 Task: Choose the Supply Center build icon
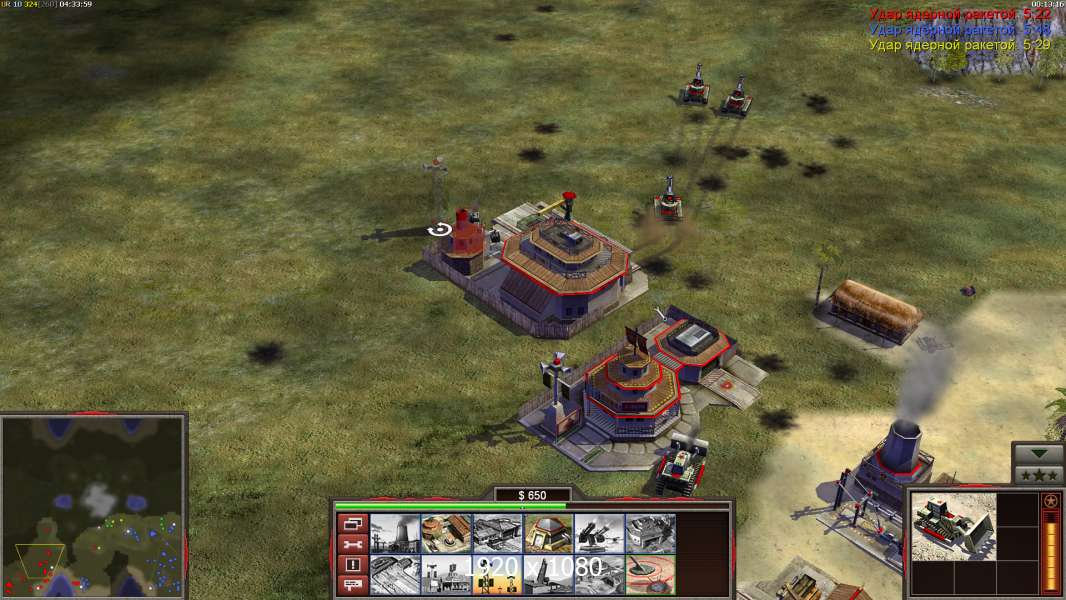497,533
